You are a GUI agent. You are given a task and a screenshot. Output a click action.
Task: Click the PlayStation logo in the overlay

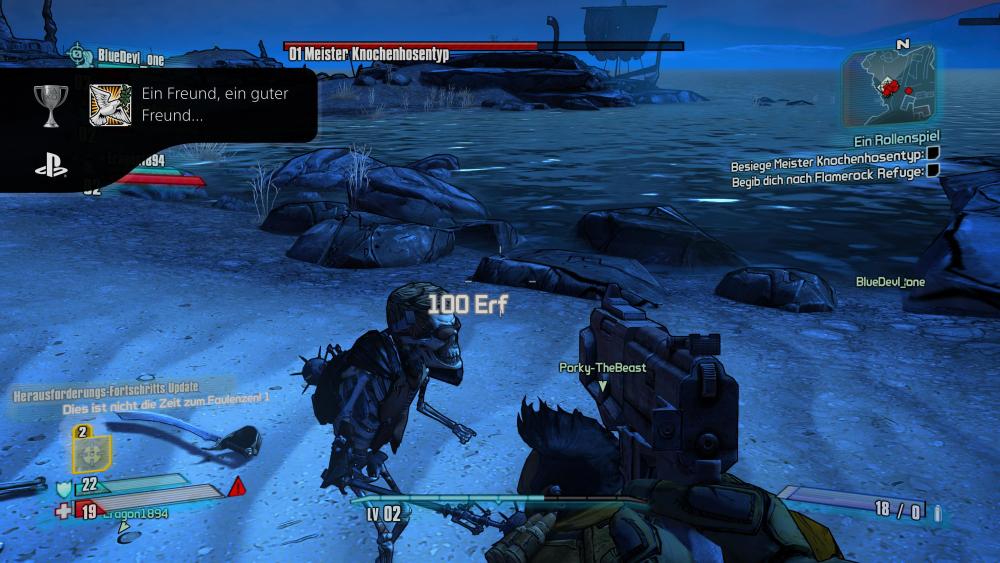51,166
